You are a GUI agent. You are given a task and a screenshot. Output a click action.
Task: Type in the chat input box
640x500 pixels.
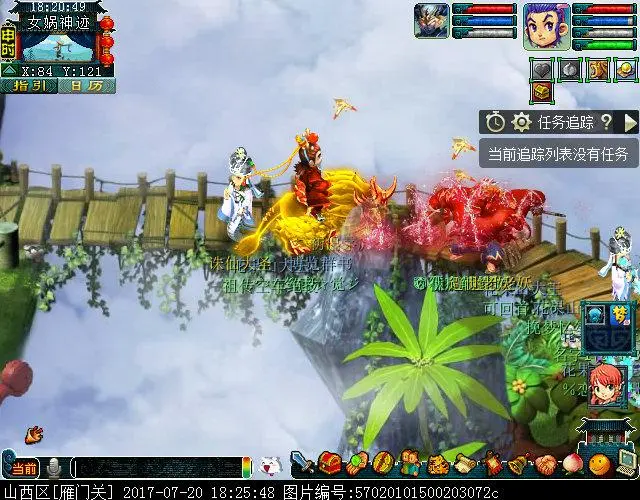tap(155, 468)
